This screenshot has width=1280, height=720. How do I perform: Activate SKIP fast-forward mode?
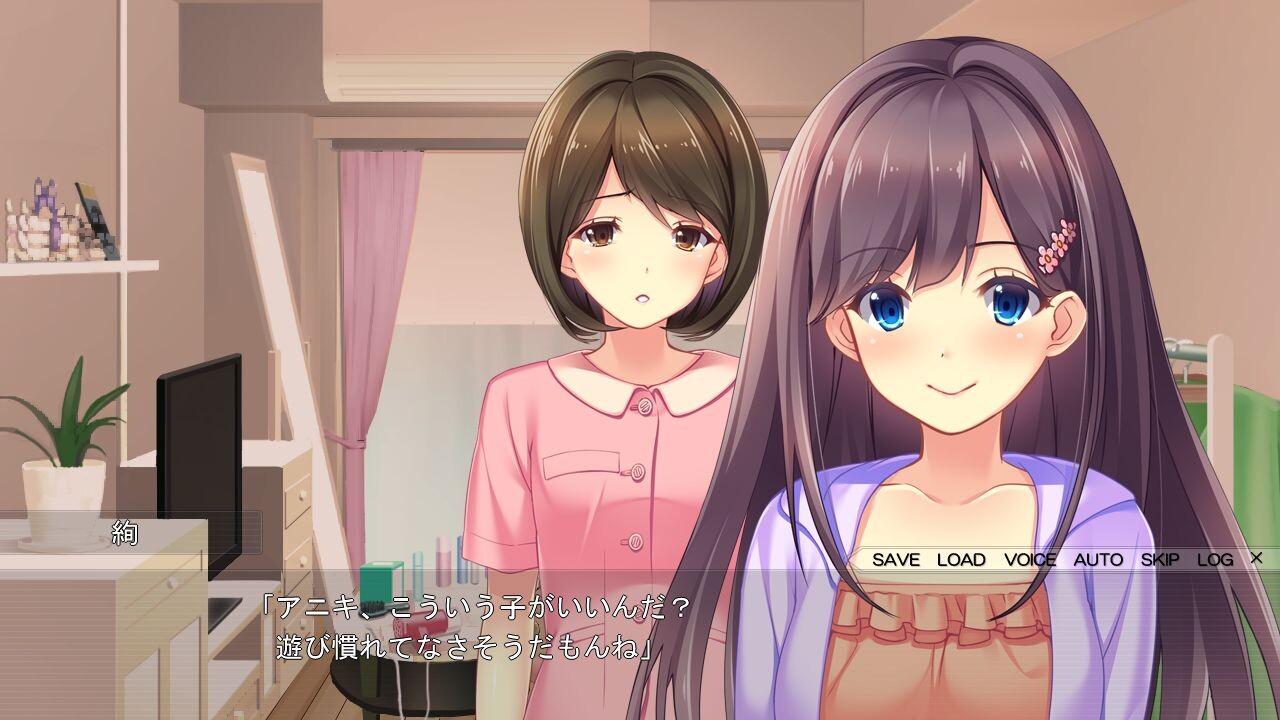click(x=1160, y=560)
